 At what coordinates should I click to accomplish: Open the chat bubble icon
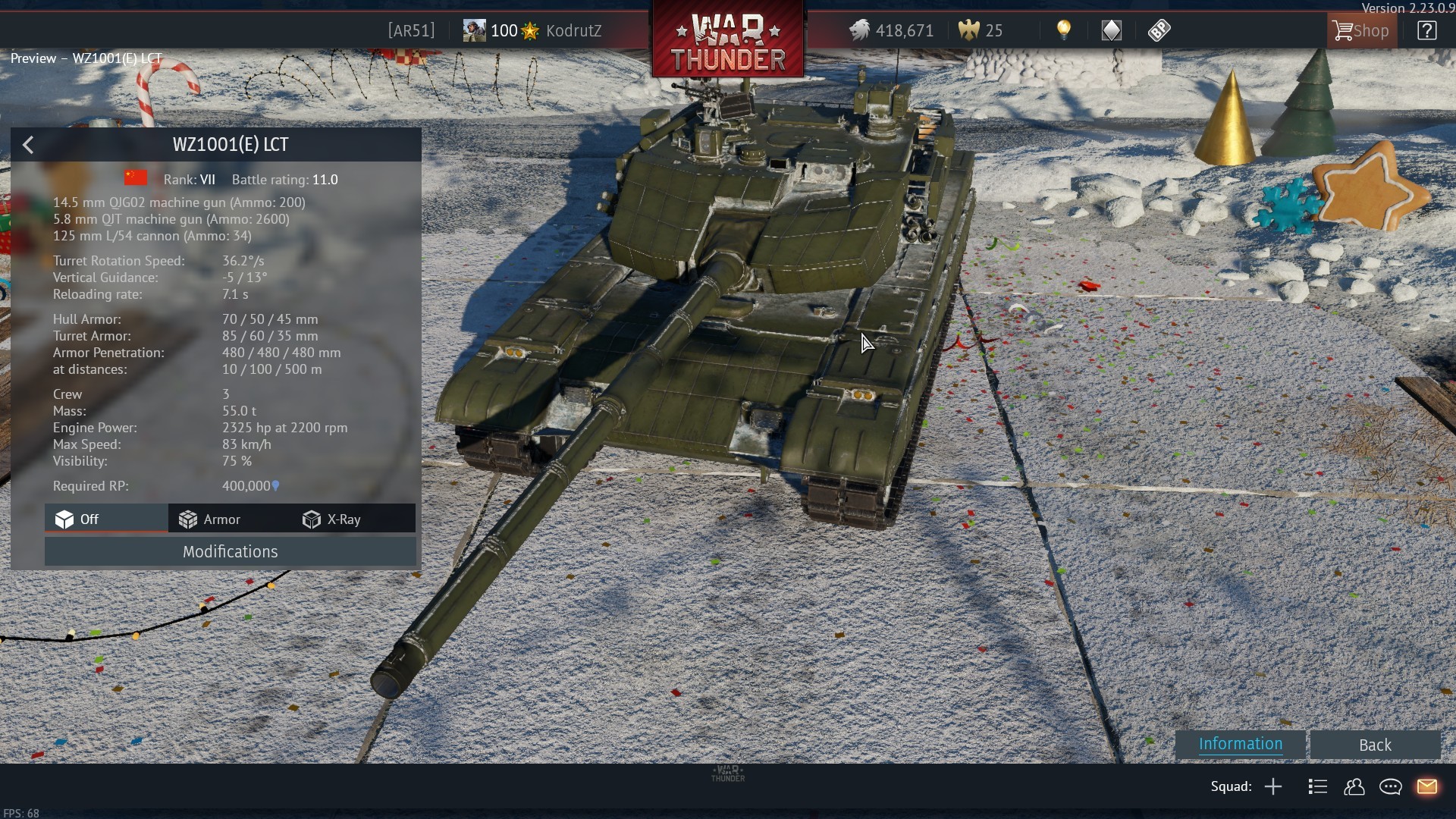1392,786
